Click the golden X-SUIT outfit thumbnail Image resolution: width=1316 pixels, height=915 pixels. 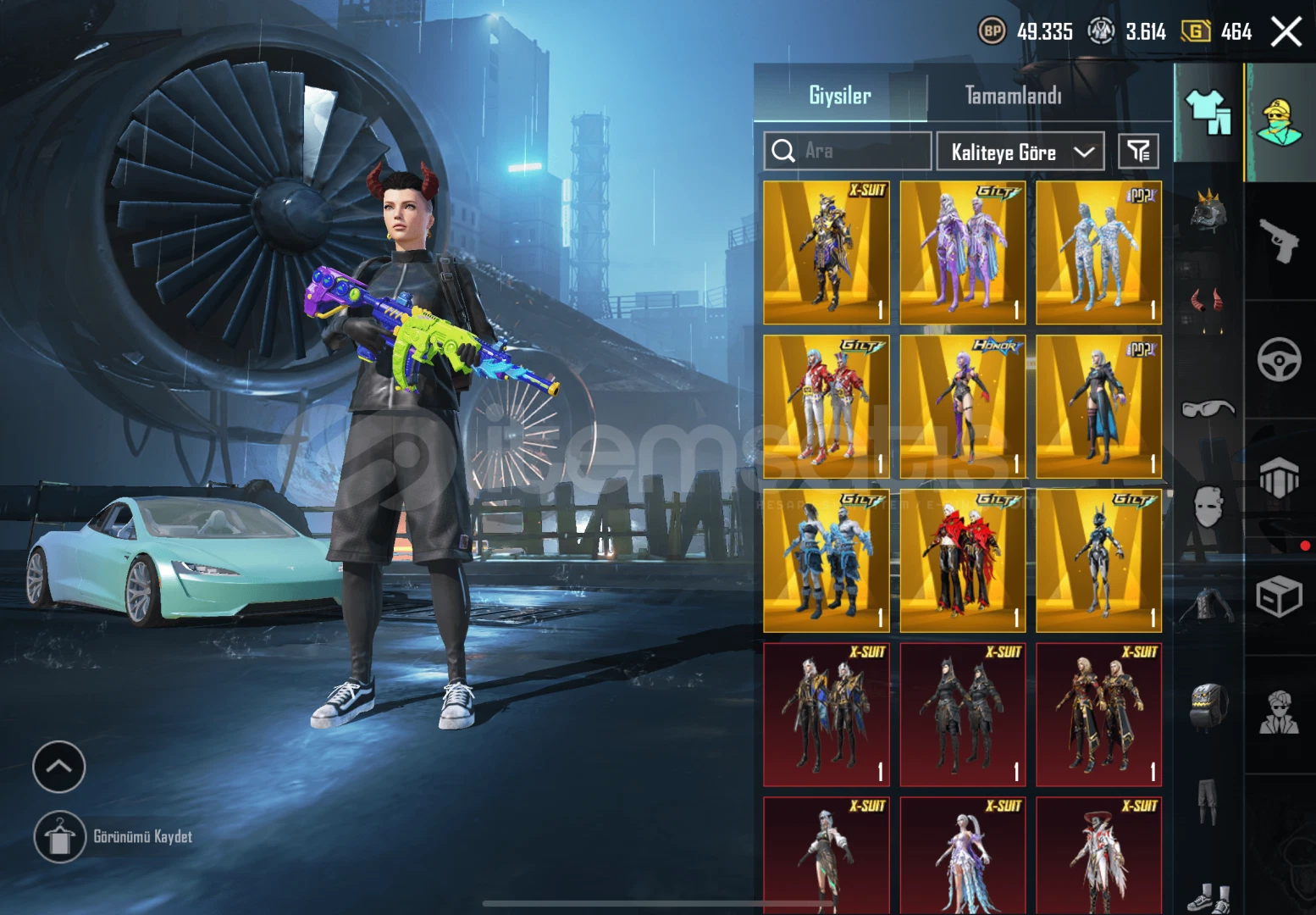point(824,250)
